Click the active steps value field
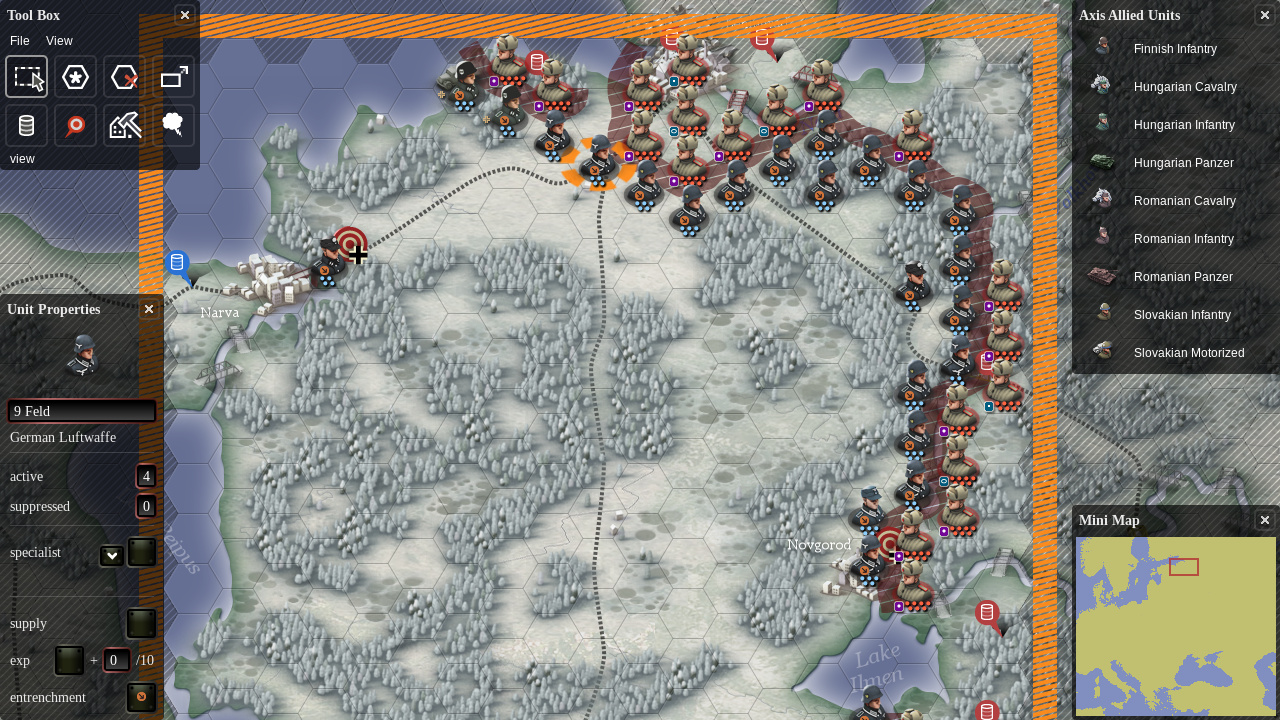 (146, 476)
